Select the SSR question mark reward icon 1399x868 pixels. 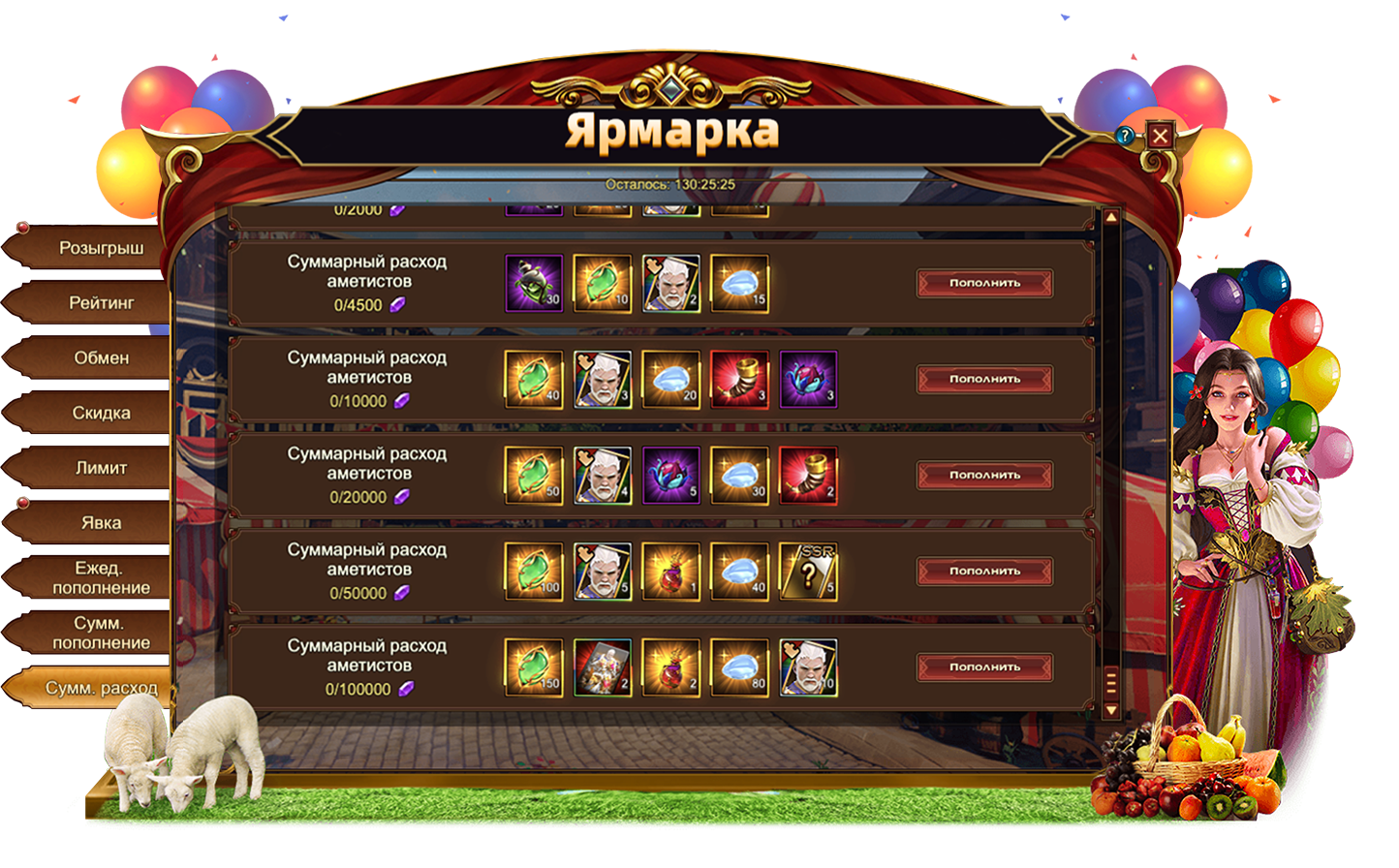coord(808,571)
